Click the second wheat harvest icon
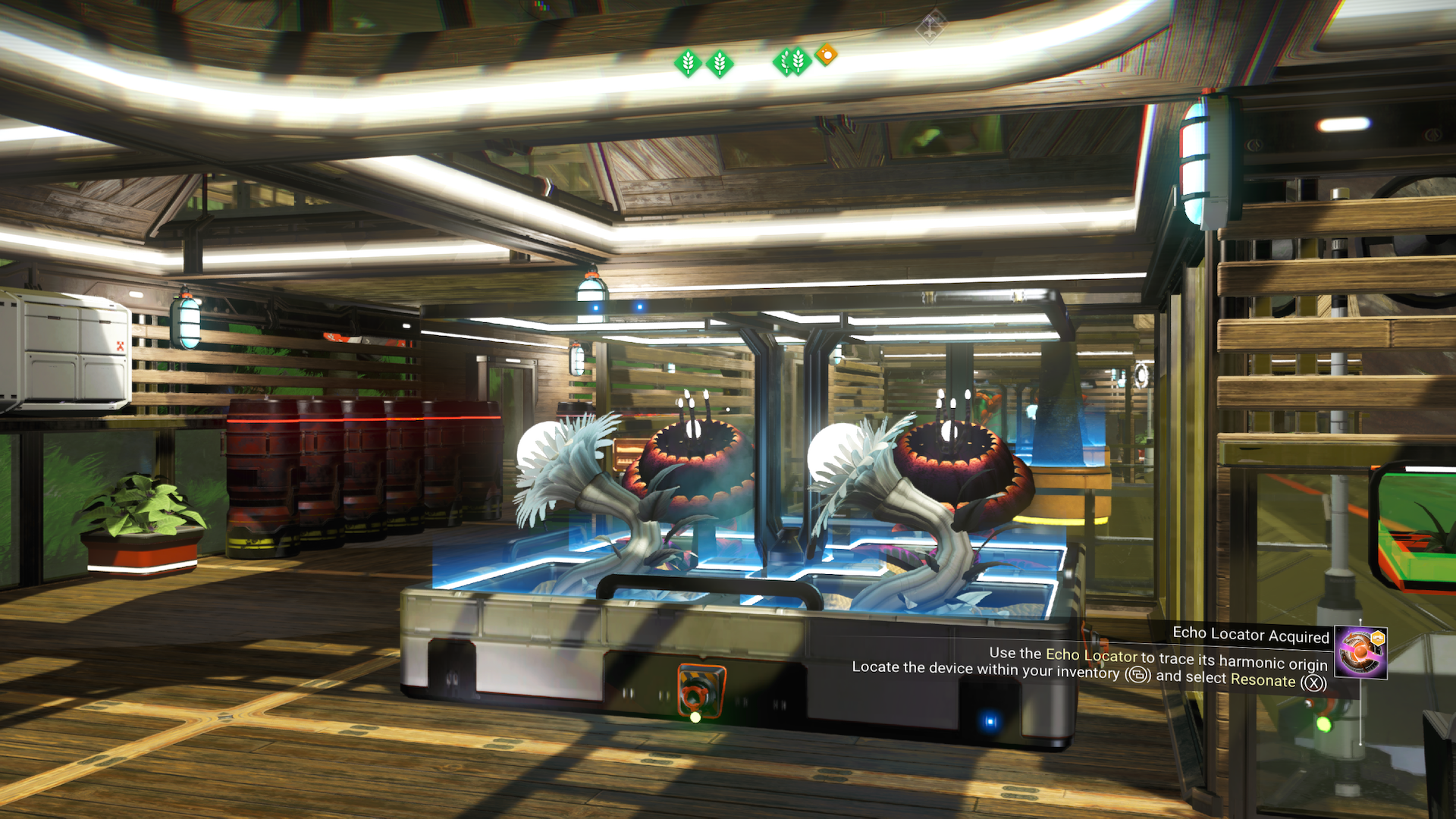 [x=719, y=63]
